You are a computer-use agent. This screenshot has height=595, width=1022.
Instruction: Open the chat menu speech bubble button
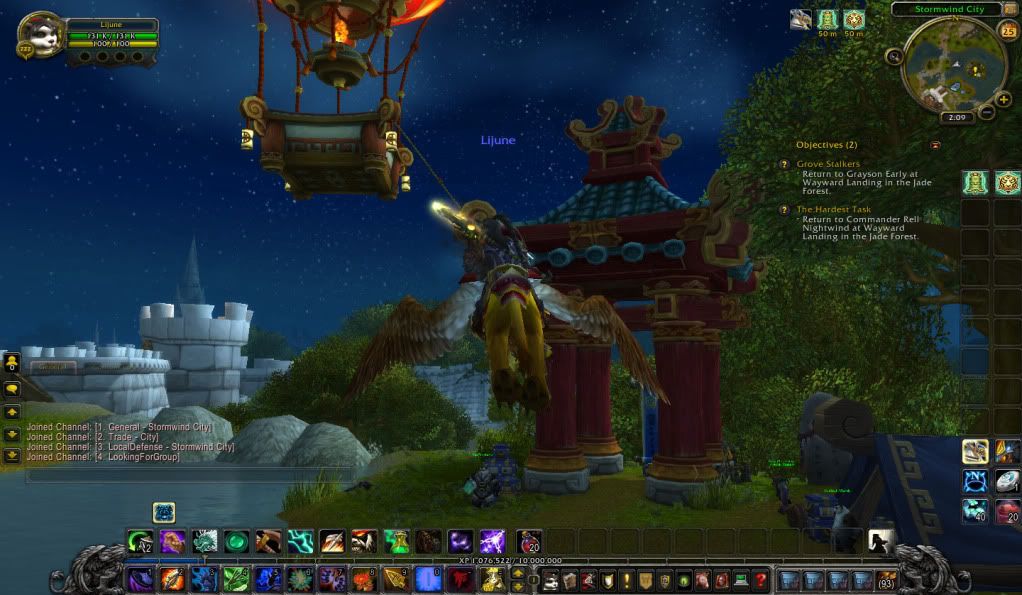click(12, 387)
